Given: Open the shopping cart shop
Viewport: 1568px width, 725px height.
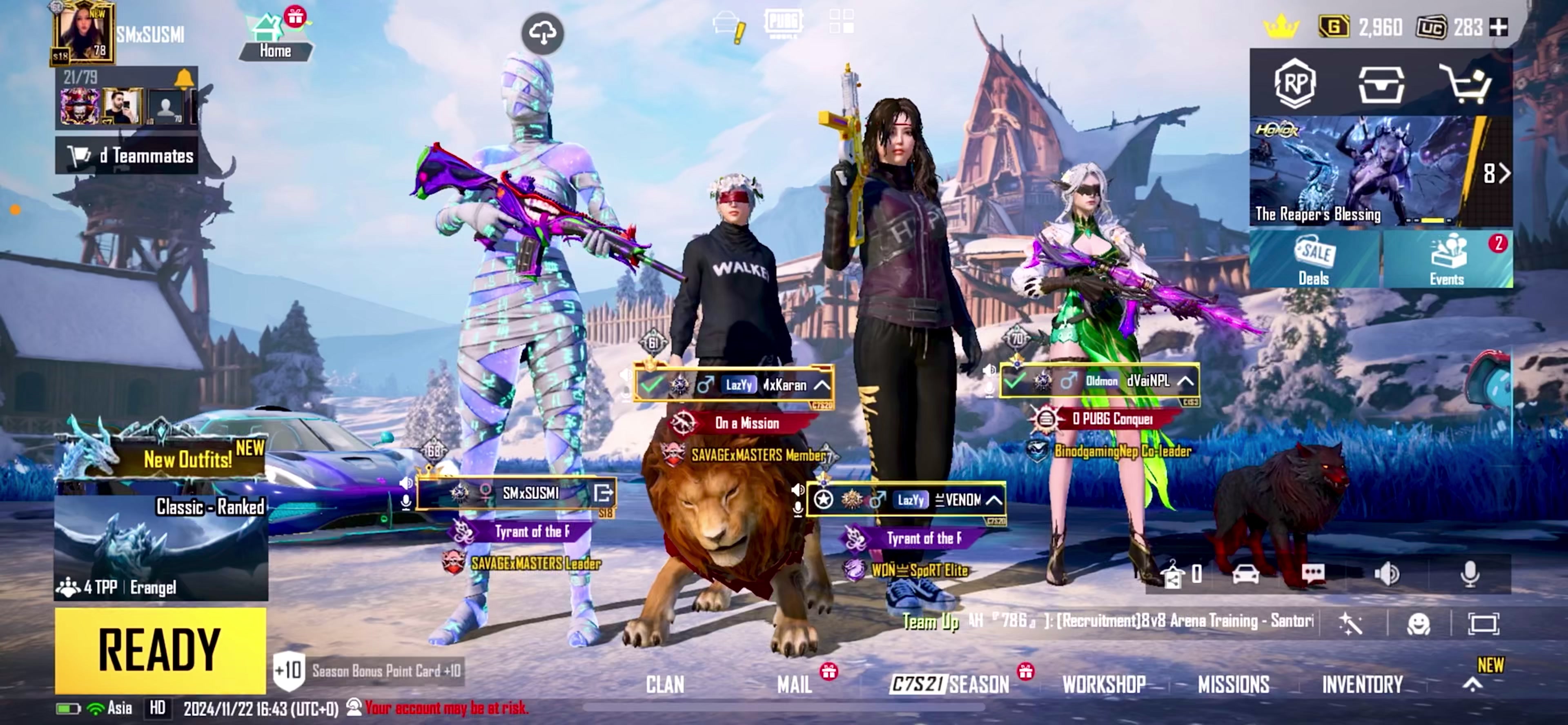Looking at the screenshot, I should click(1466, 84).
